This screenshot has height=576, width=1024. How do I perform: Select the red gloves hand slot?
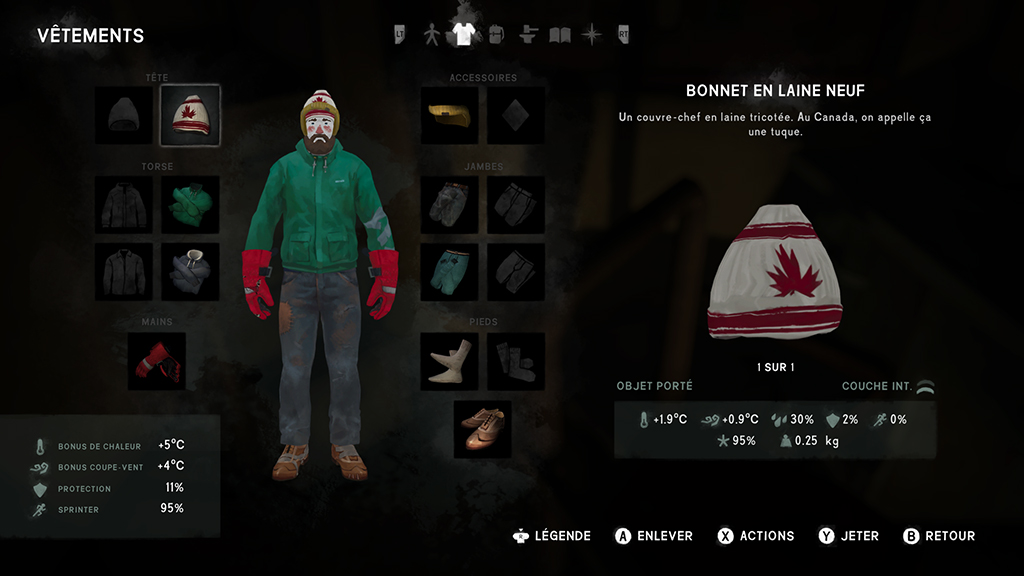157,361
